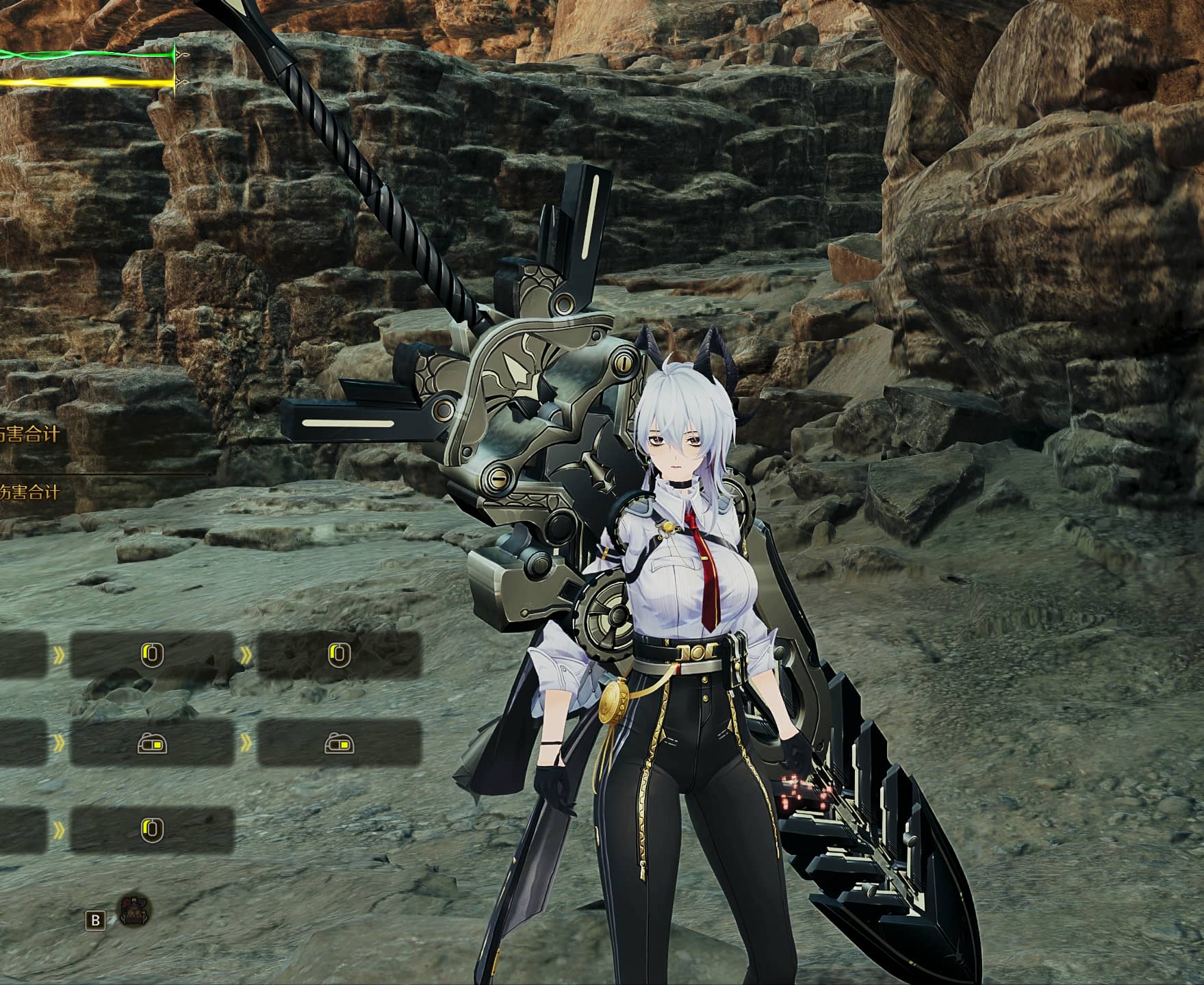Viewport: 1204px width, 985px height.
Task: Click the round machine icon beside B prompt
Action: pos(135,911)
